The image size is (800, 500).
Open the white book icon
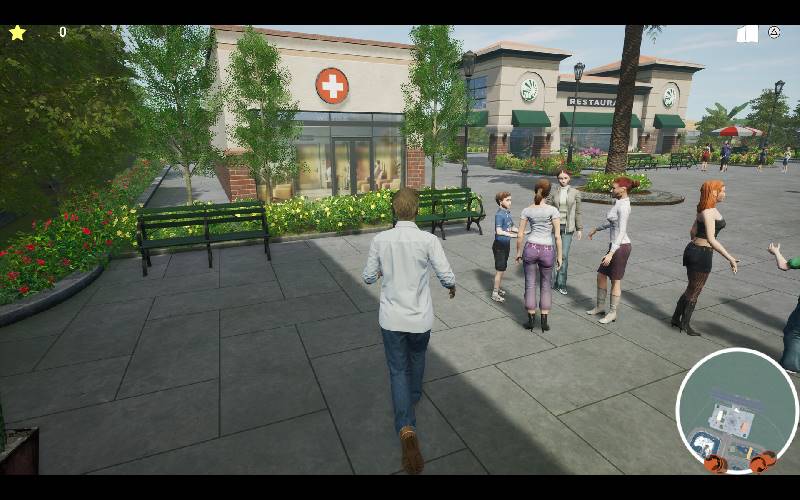click(747, 34)
